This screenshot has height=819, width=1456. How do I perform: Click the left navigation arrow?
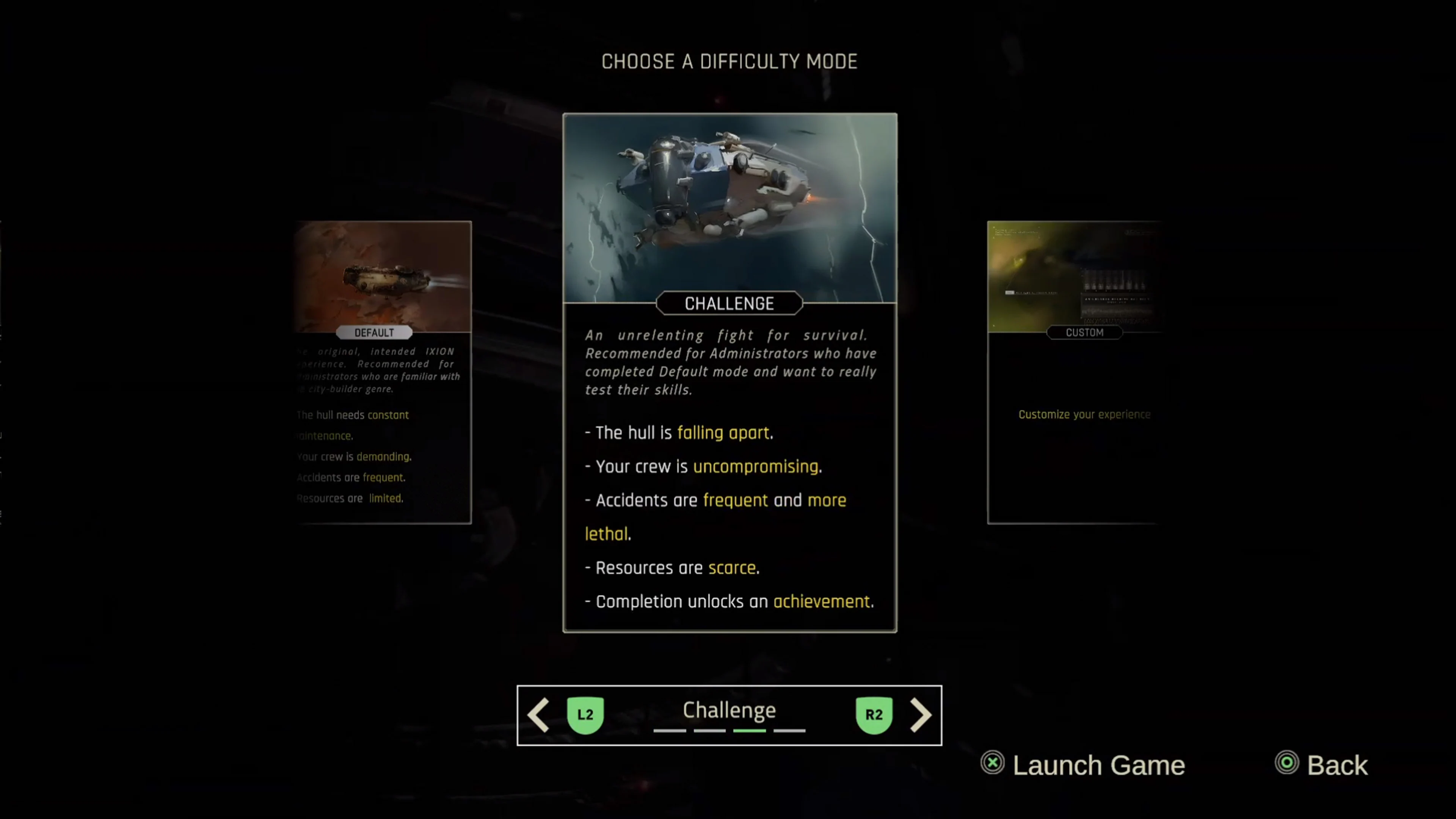(538, 714)
